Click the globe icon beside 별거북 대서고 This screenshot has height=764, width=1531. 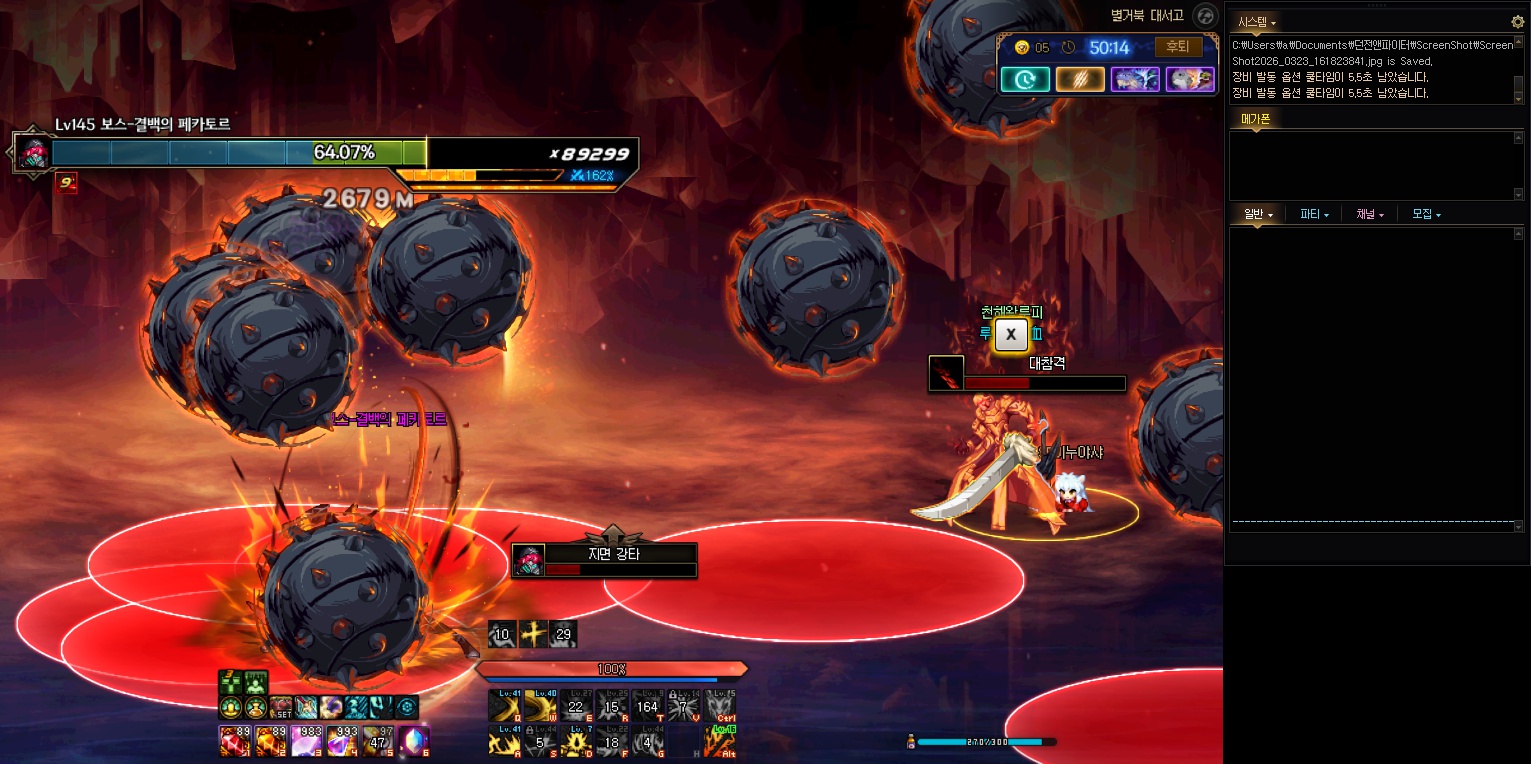[x=1205, y=15]
